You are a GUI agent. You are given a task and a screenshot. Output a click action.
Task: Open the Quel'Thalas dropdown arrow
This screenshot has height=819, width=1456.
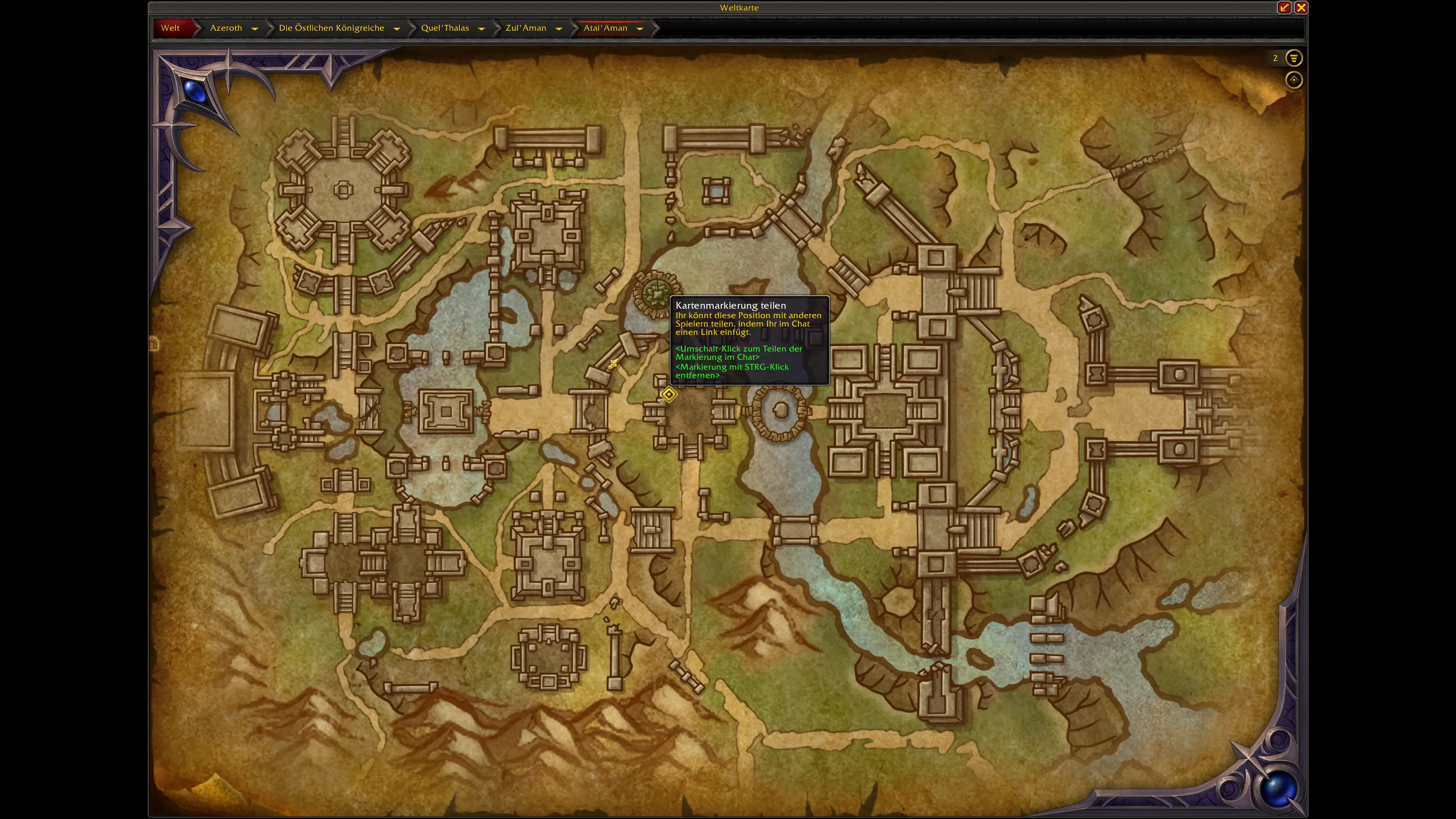(x=482, y=28)
